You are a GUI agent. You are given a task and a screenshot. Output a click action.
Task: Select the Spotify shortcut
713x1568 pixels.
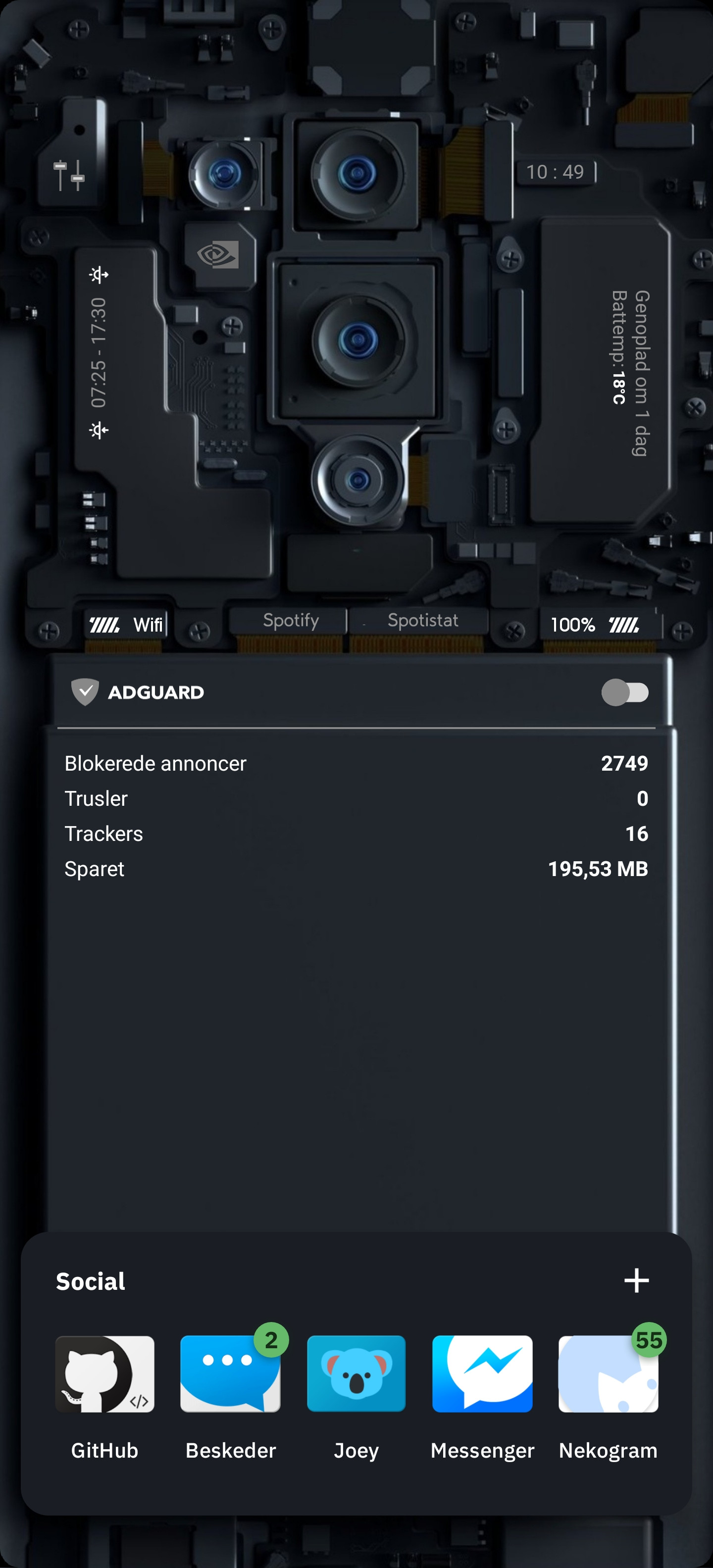click(x=291, y=620)
